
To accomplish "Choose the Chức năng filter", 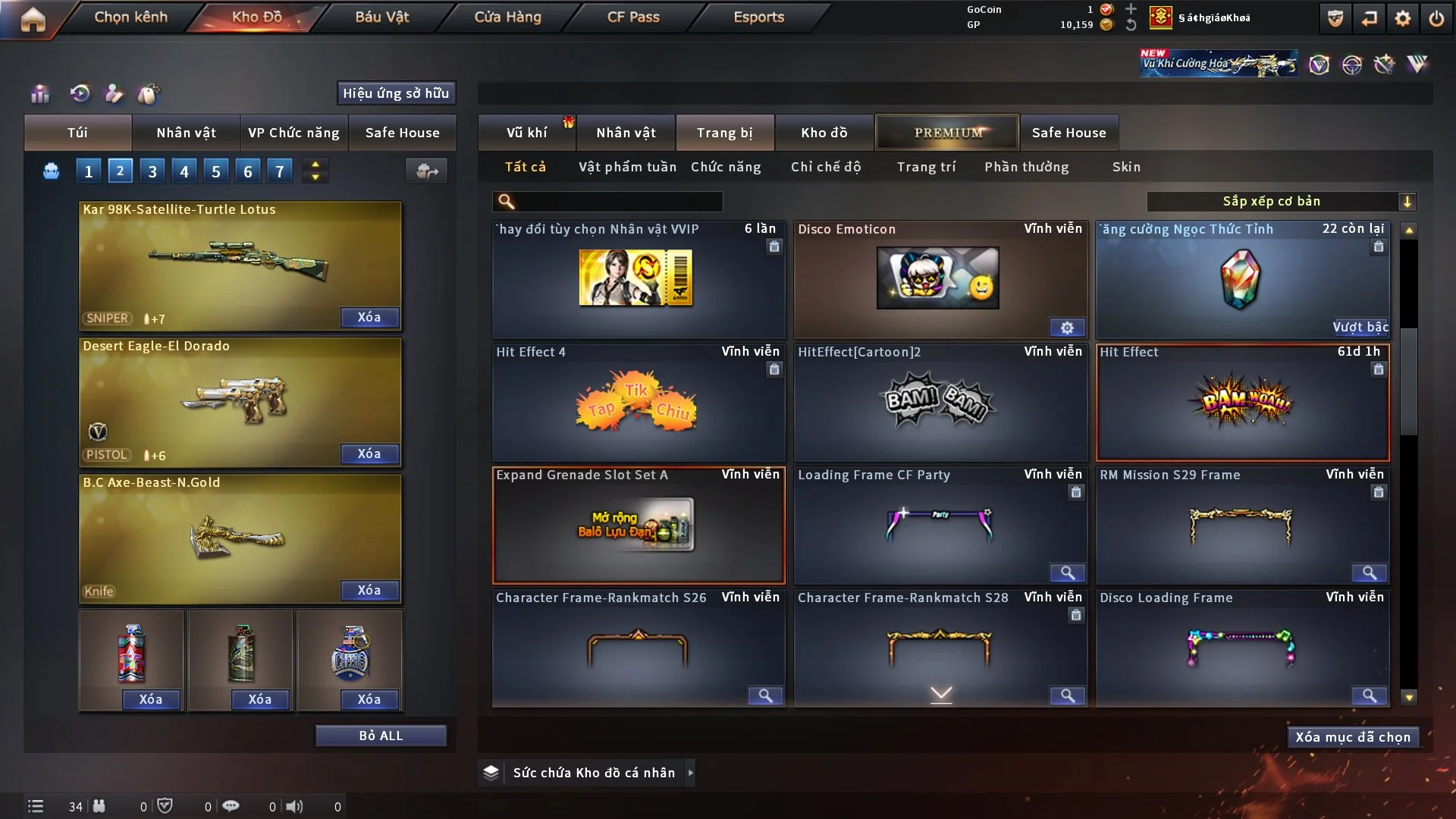I will pyautogui.click(x=725, y=167).
